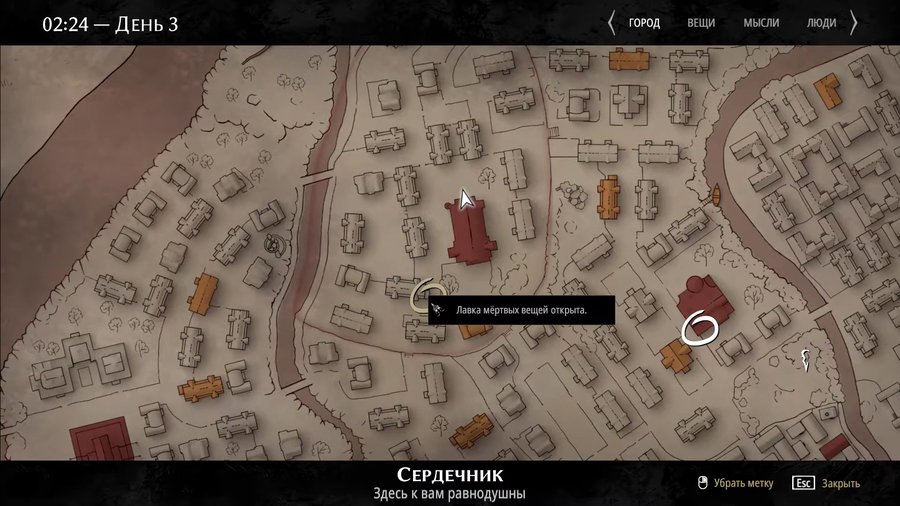Click the right arrow after ЛЮДИ
This screenshot has width=900, height=506.
pos(854,23)
